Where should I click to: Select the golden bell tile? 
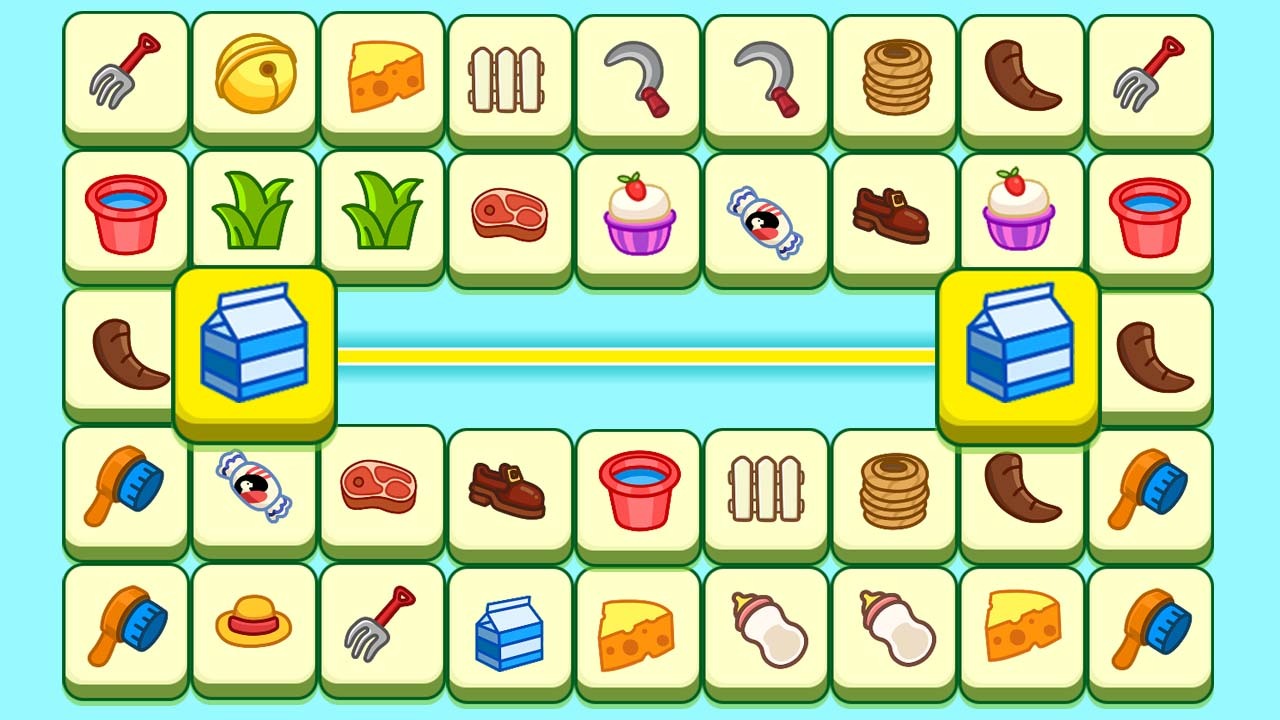click(254, 76)
